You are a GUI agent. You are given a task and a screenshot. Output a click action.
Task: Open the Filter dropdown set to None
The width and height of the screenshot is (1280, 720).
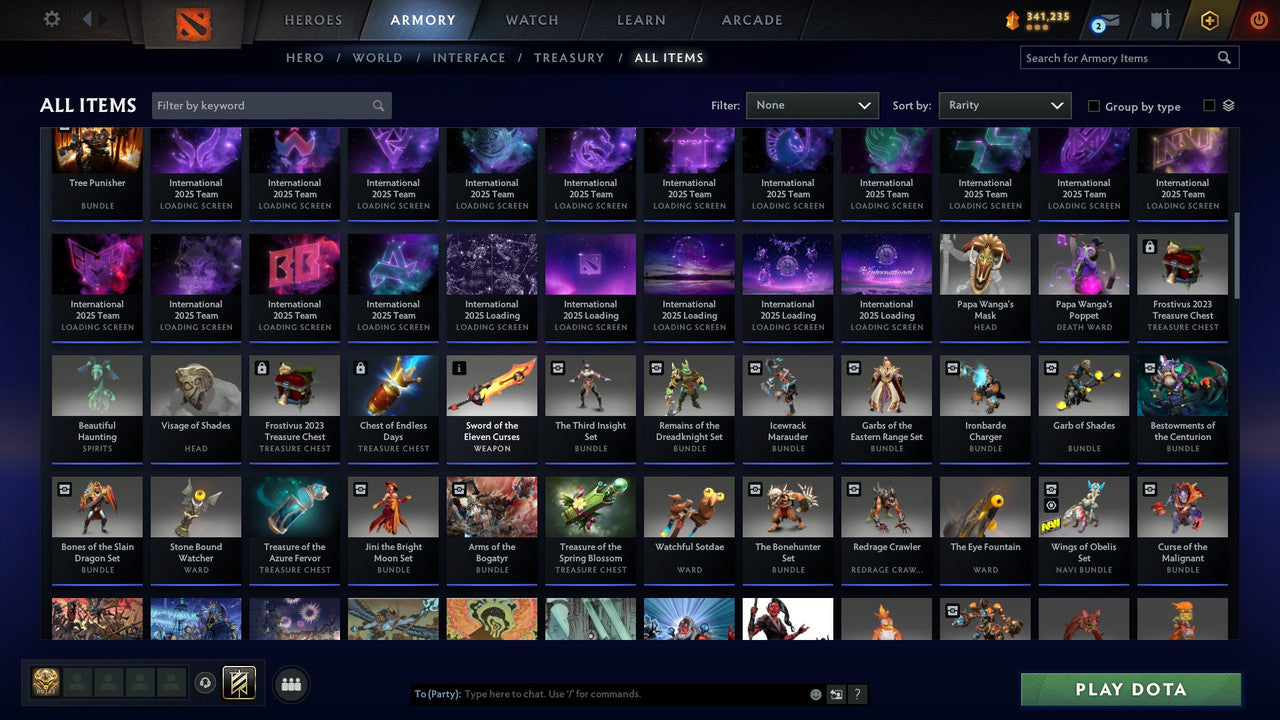point(812,105)
